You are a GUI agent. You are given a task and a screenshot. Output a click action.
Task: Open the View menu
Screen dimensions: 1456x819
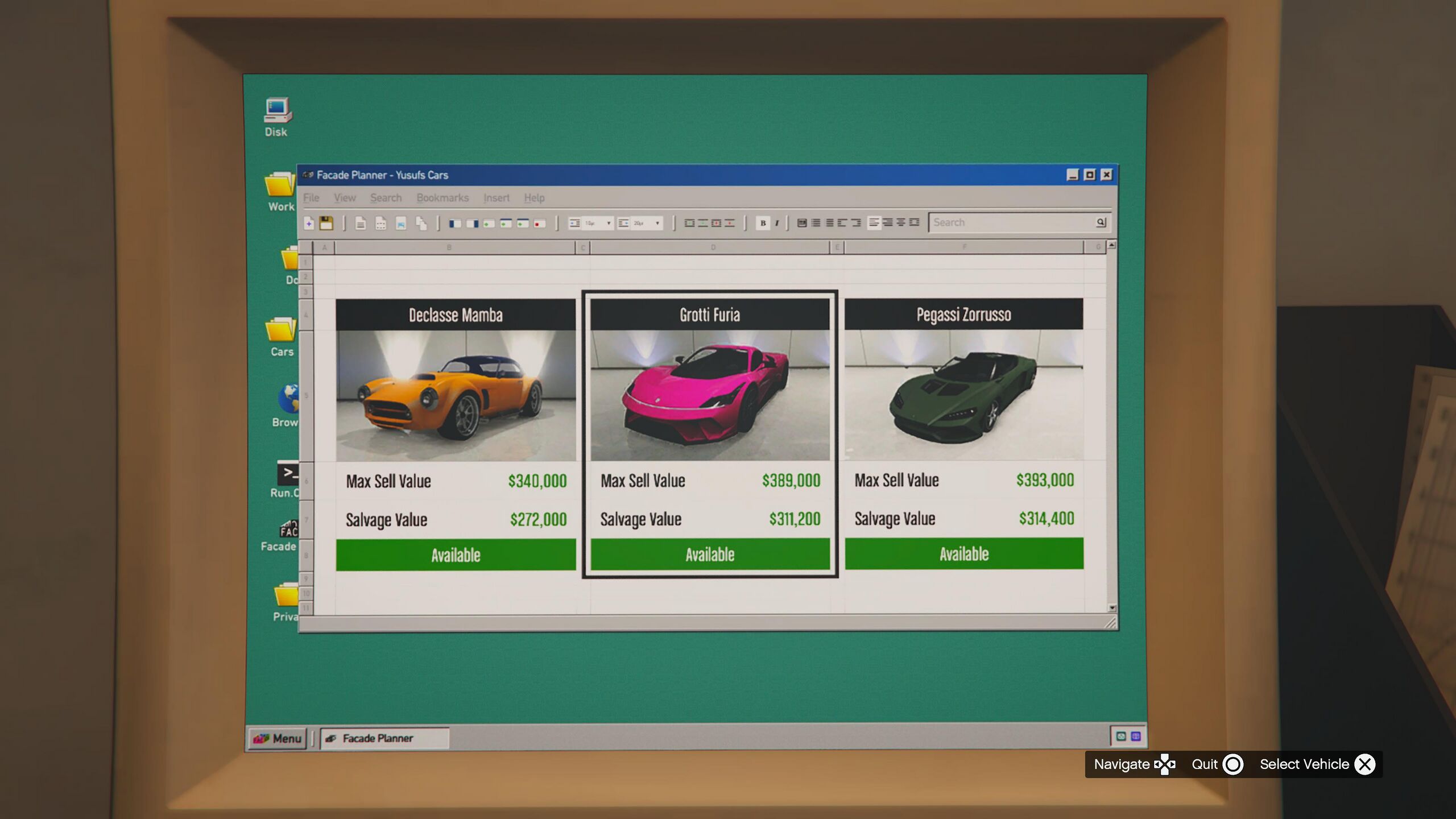pyautogui.click(x=345, y=198)
